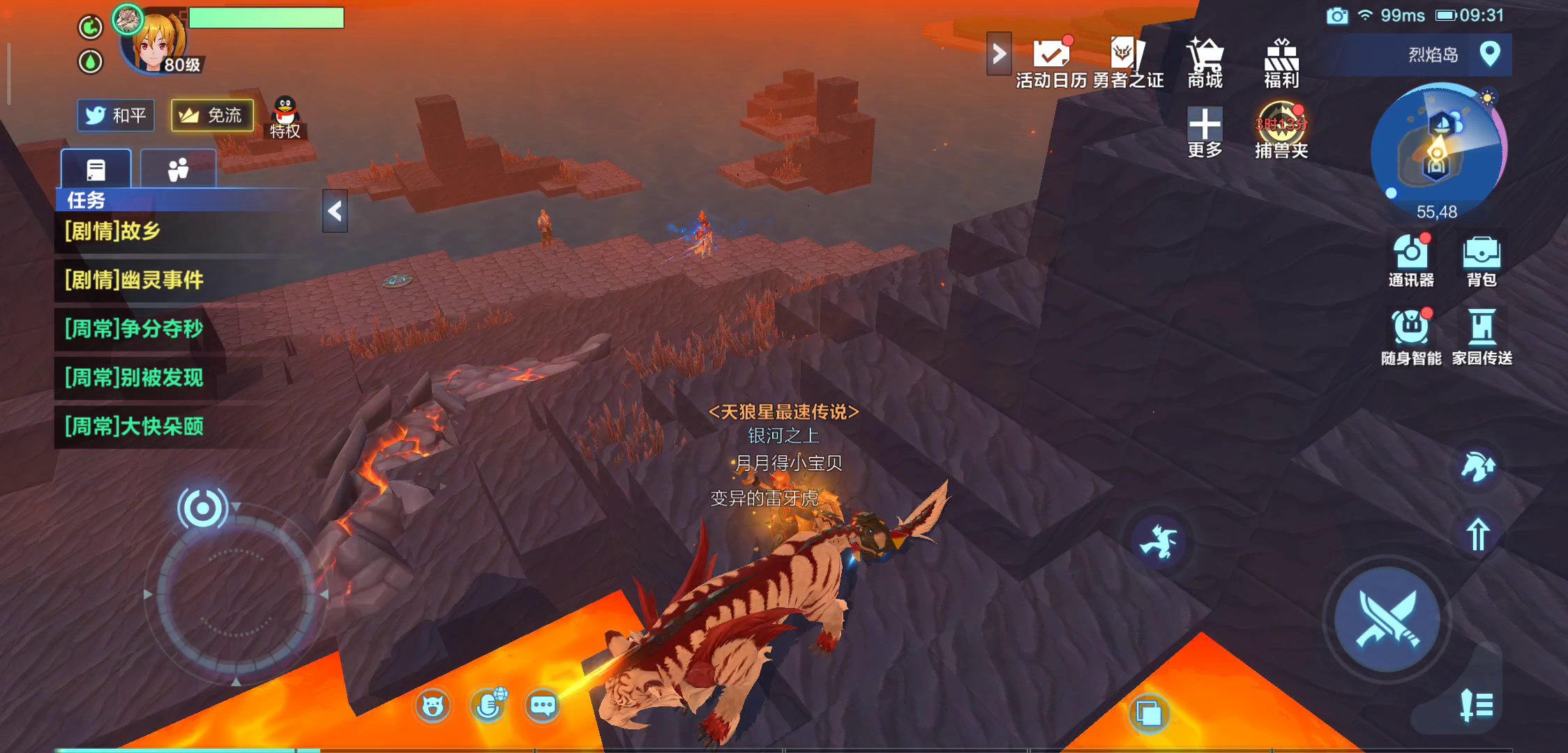Toggle the 和平 peace mode button
This screenshot has width=1568, height=753.
click(116, 115)
